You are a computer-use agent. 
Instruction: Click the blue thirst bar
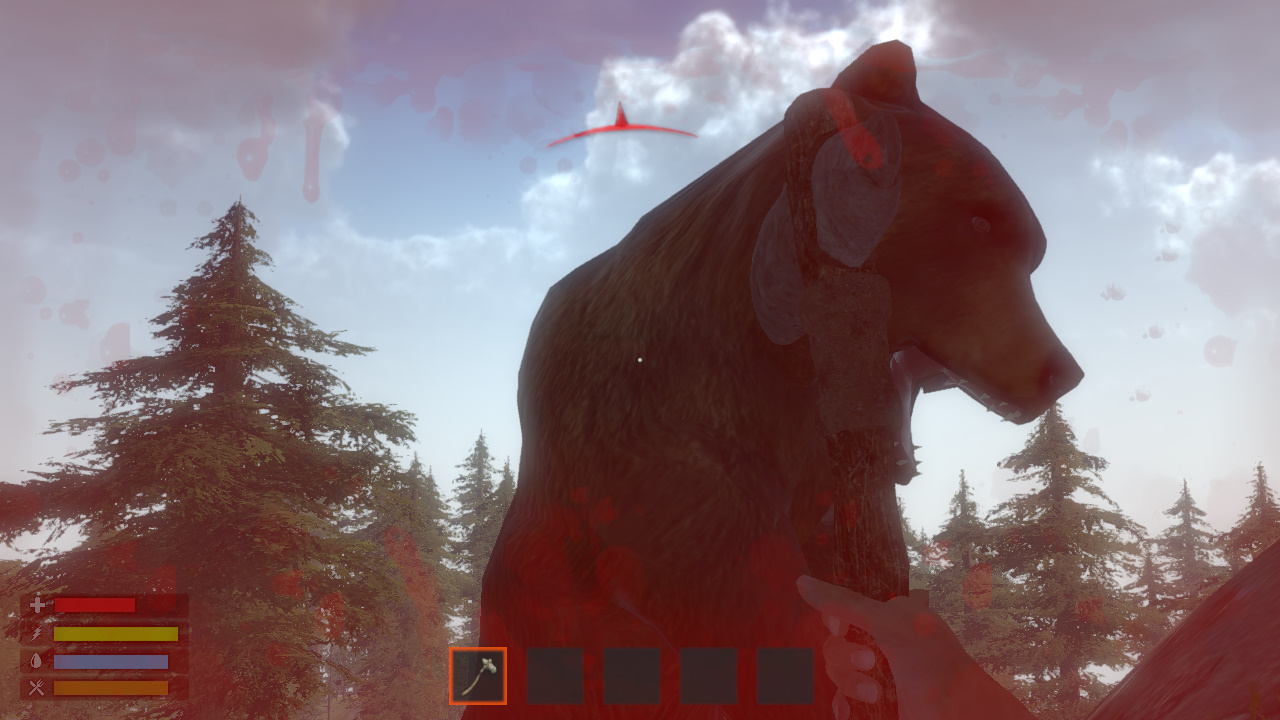pos(112,661)
